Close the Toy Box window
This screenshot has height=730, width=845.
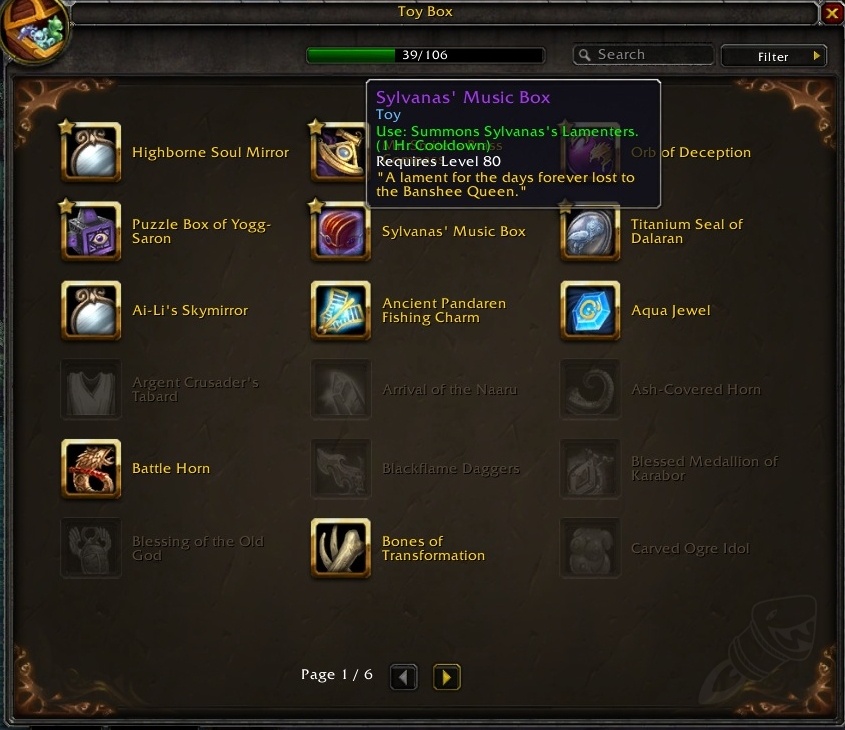(832, 13)
